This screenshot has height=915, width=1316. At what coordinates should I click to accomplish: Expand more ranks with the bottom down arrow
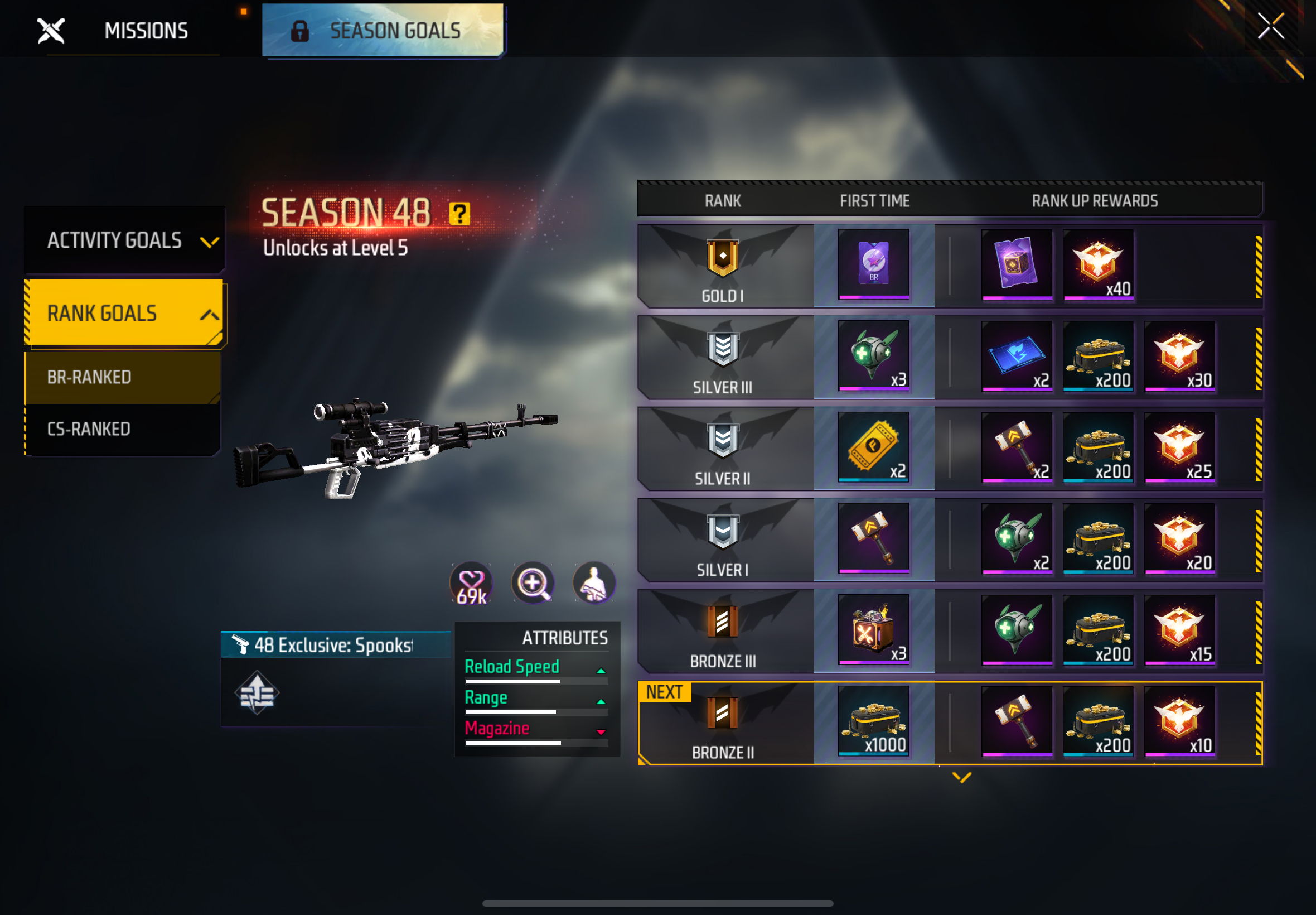point(961,777)
